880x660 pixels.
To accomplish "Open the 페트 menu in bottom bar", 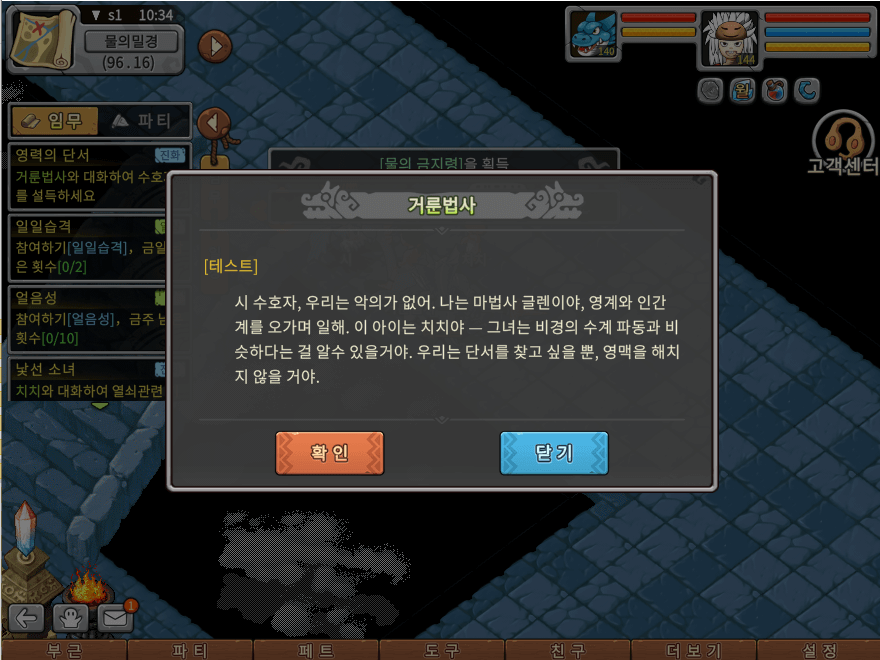I will pos(316,651).
